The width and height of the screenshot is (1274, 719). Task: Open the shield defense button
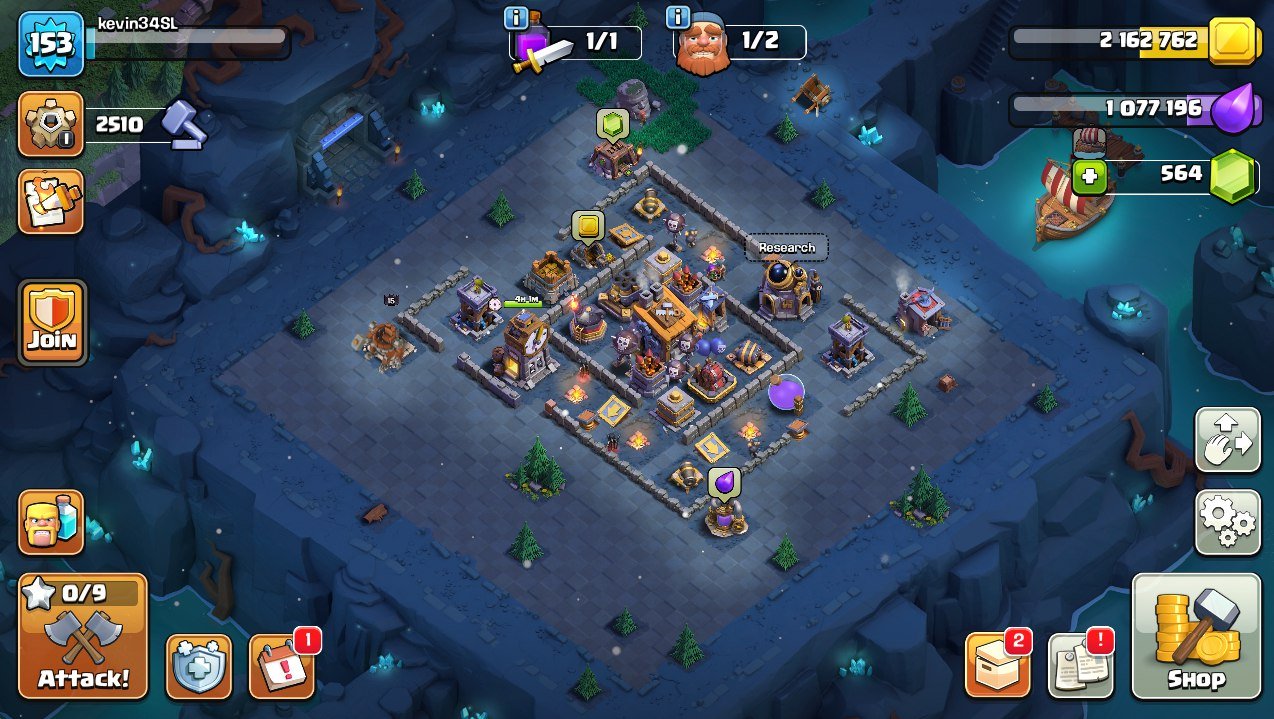[x=198, y=665]
